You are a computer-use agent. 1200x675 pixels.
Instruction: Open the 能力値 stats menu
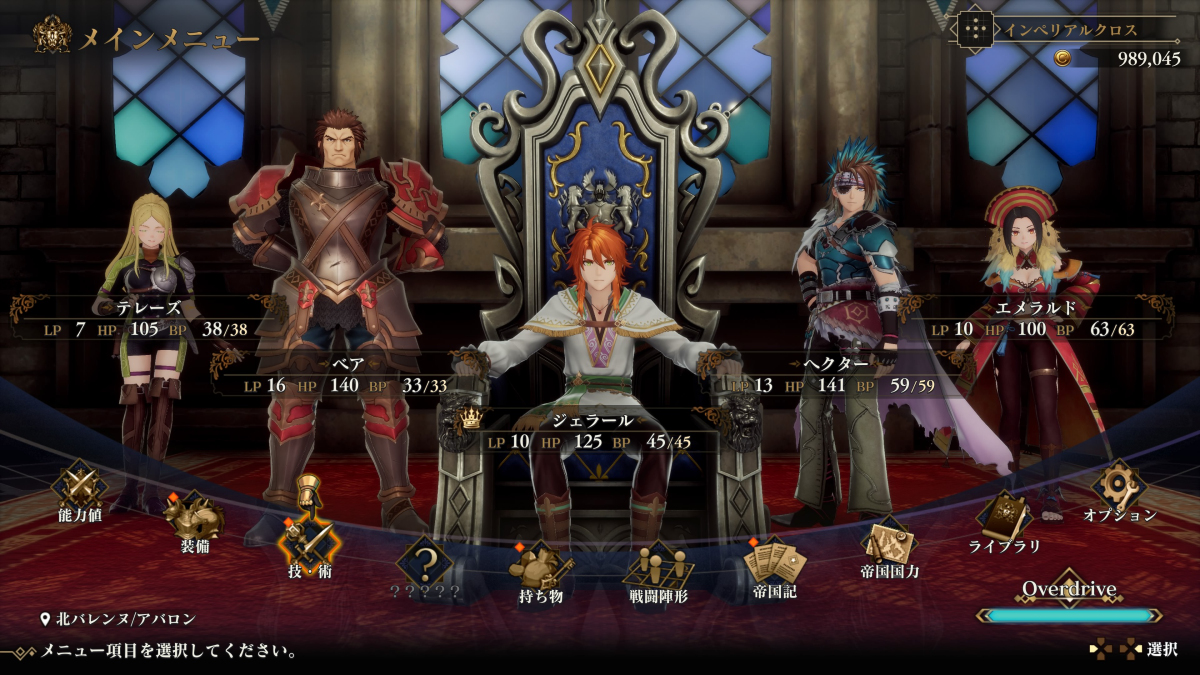tap(79, 489)
